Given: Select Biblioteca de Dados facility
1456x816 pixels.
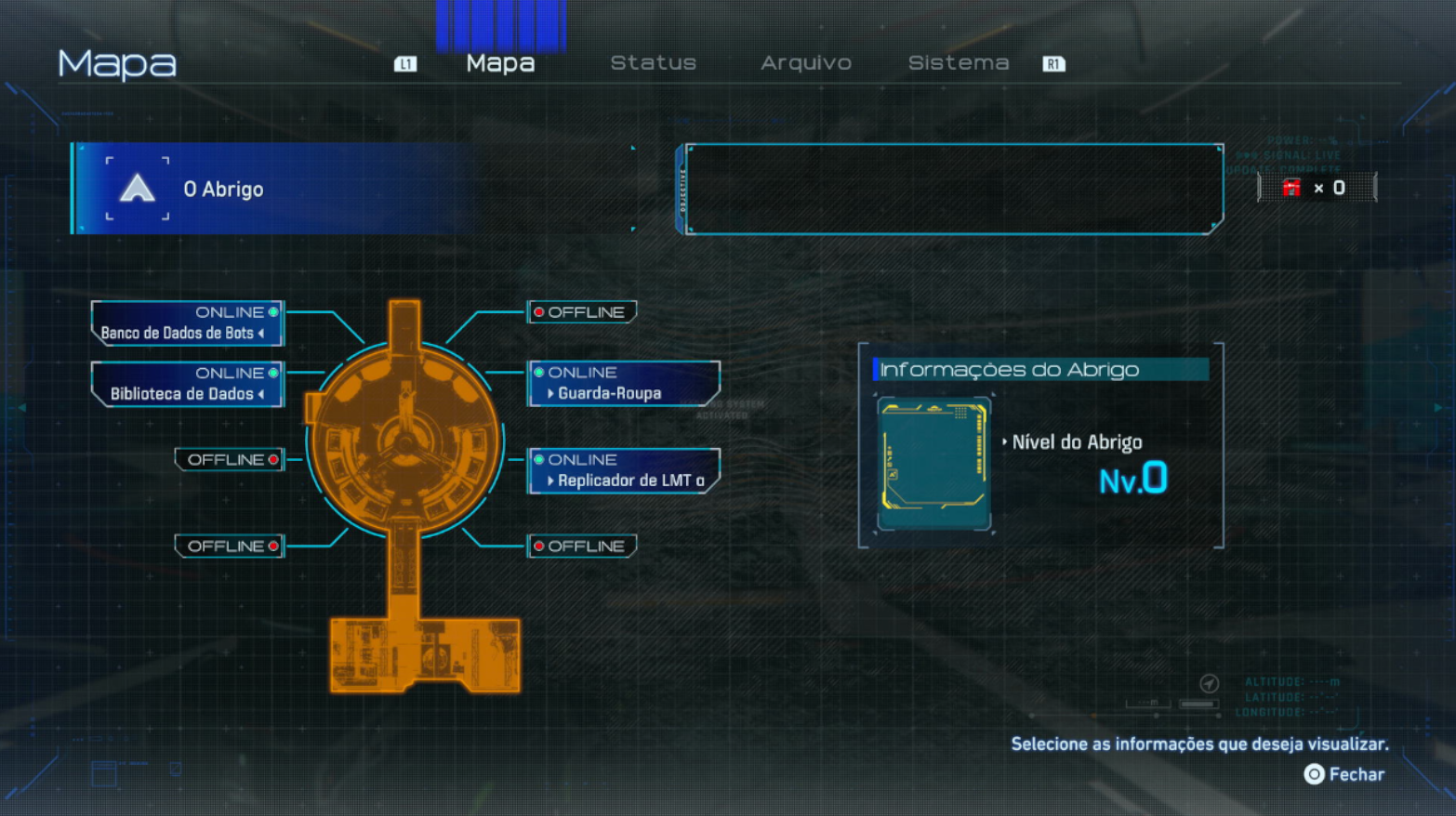Looking at the screenshot, I should pyautogui.click(x=187, y=384).
